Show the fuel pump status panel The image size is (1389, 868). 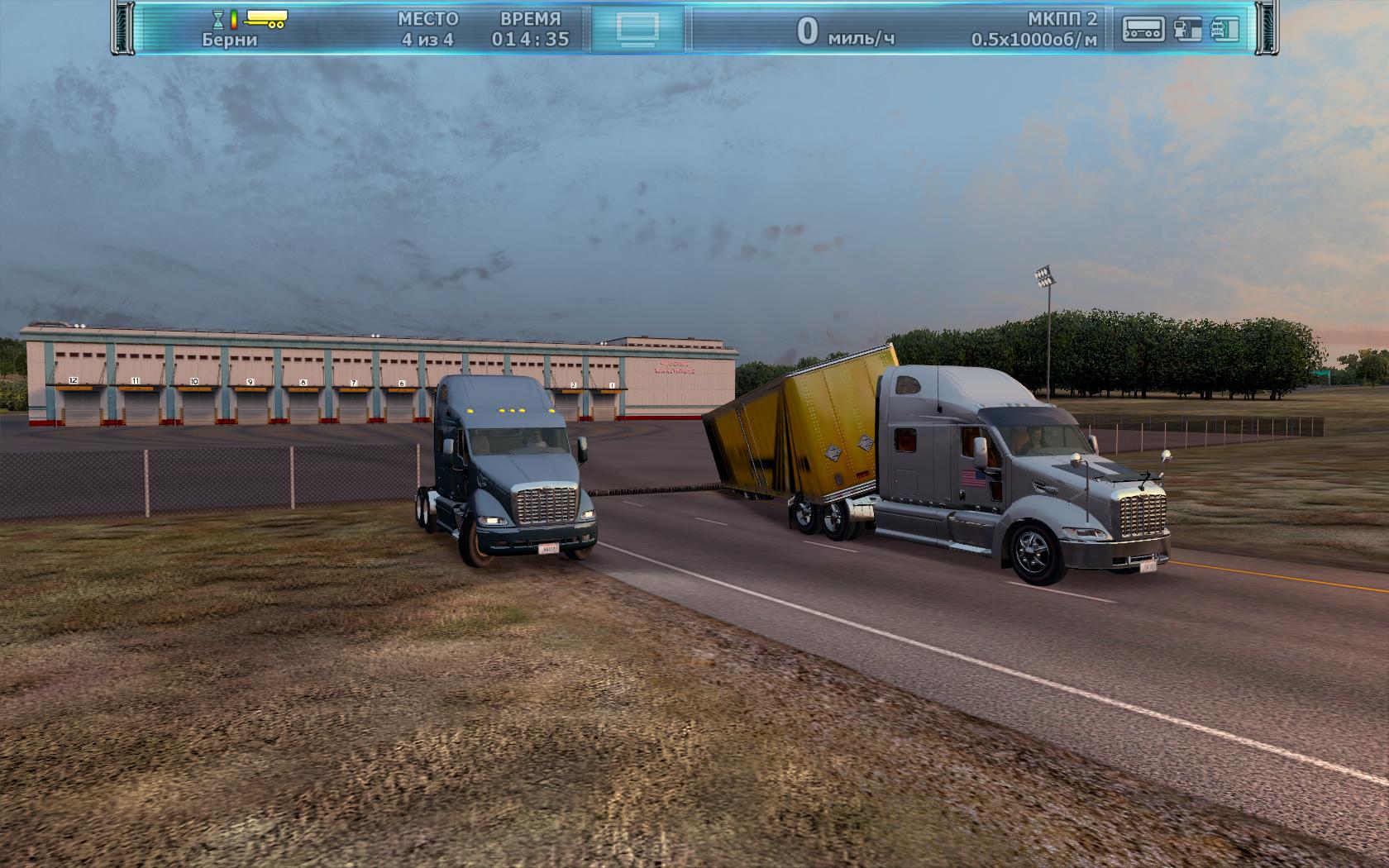[x=1187, y=29]
